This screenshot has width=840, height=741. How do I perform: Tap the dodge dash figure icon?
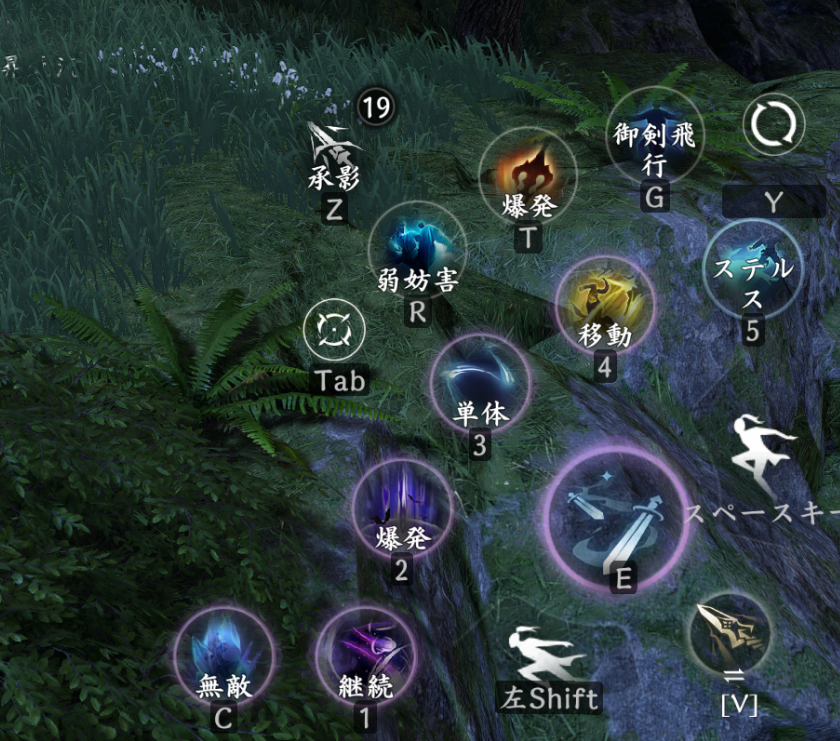(x=545, y=653)
